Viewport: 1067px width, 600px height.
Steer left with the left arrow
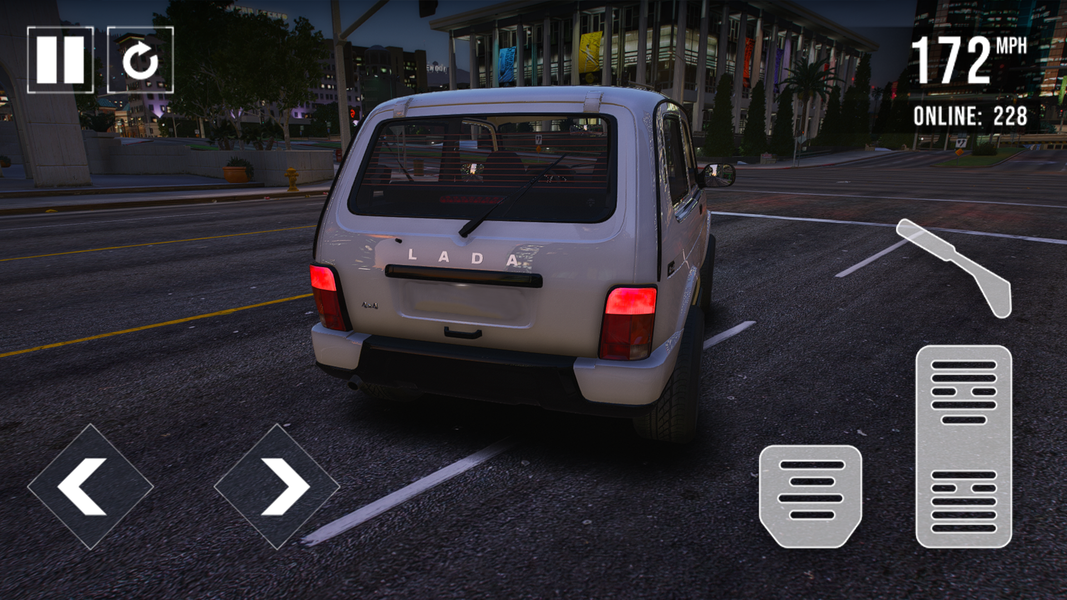(x=90, y=487)
